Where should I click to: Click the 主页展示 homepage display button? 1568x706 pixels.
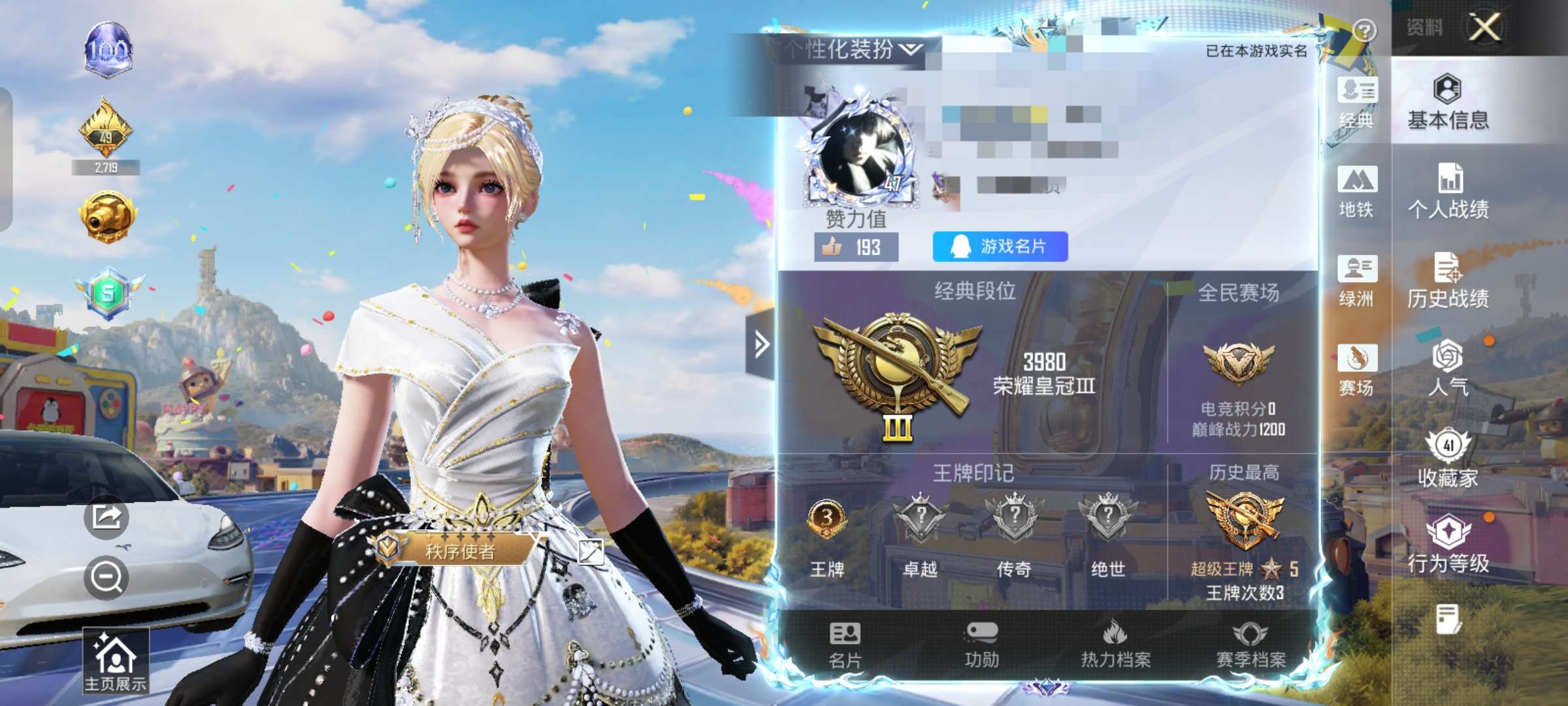[115, 662]
